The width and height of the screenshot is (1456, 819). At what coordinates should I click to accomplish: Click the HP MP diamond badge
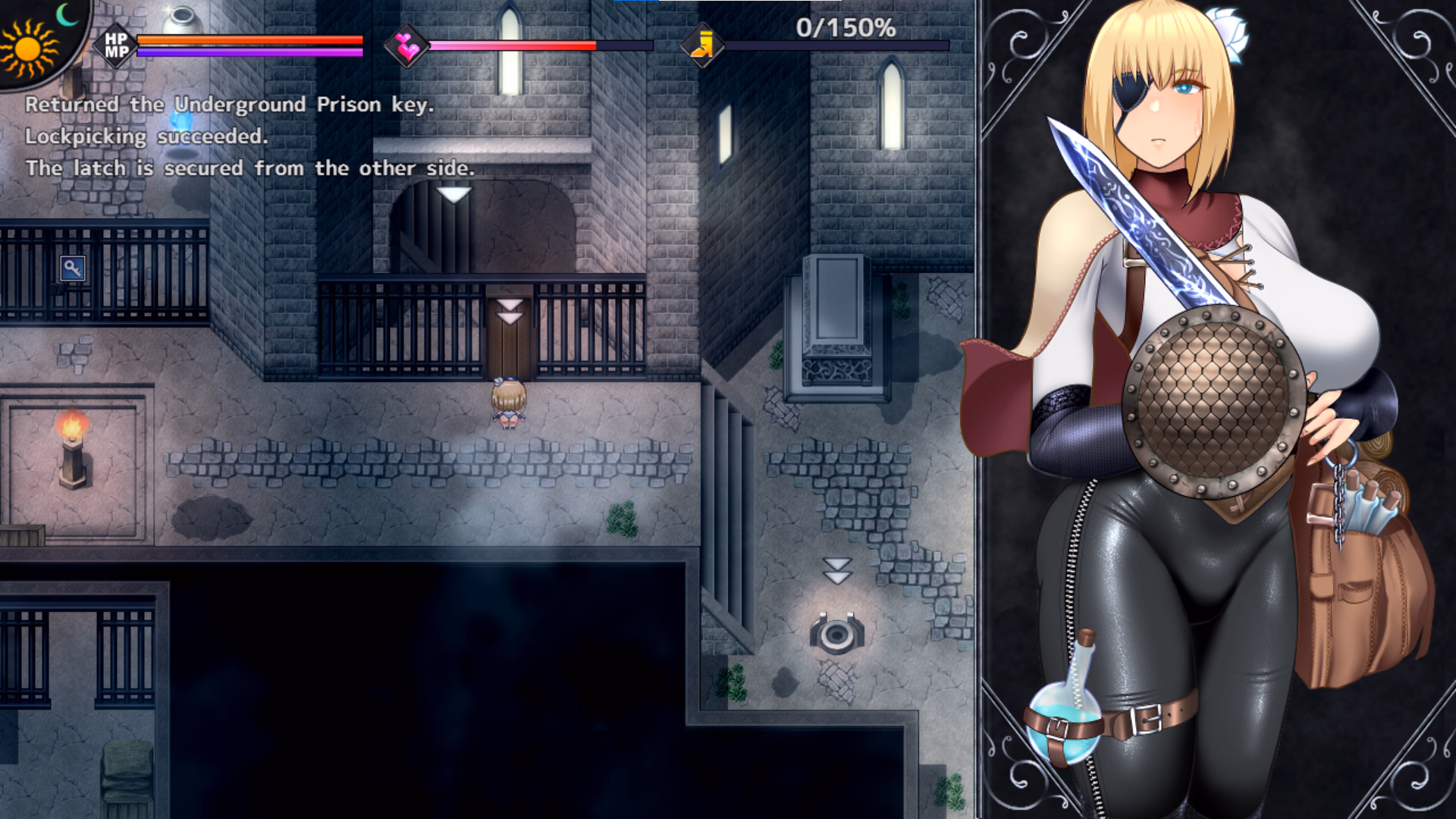pos(116,45)
